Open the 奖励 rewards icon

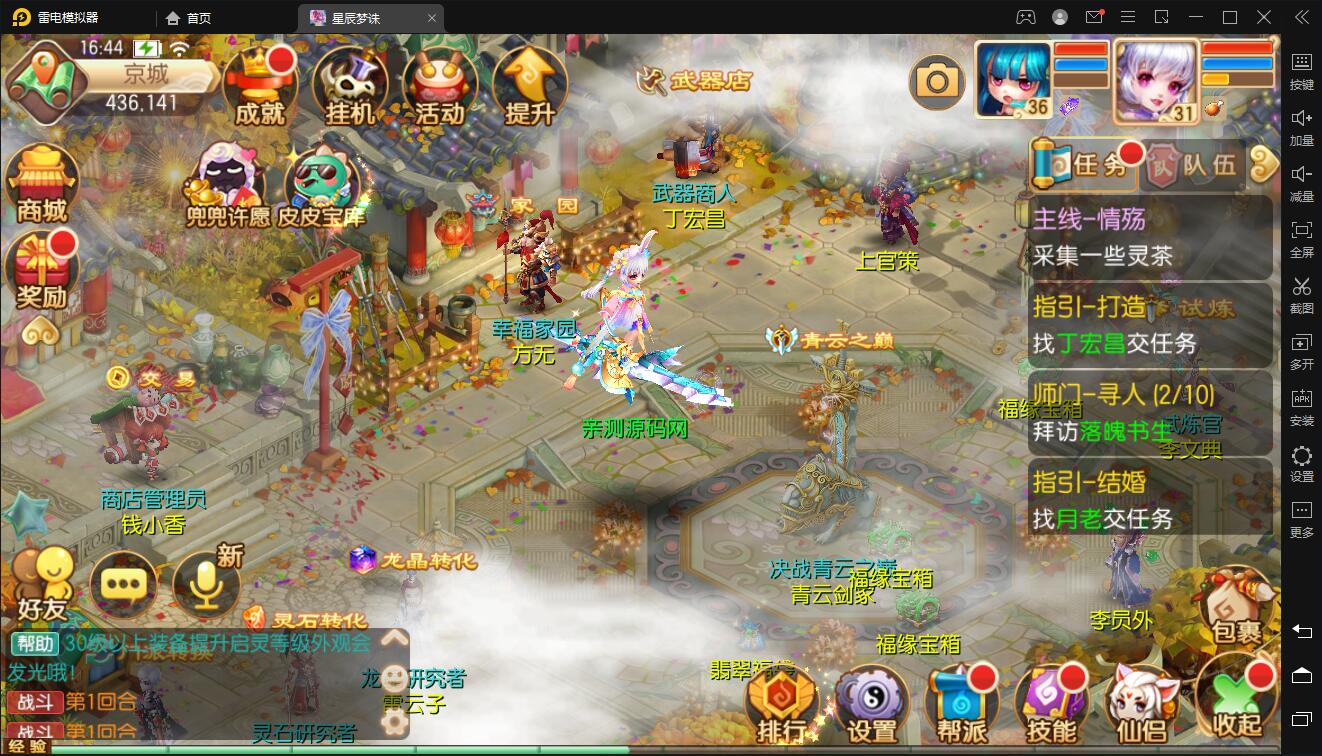point(40,265)
